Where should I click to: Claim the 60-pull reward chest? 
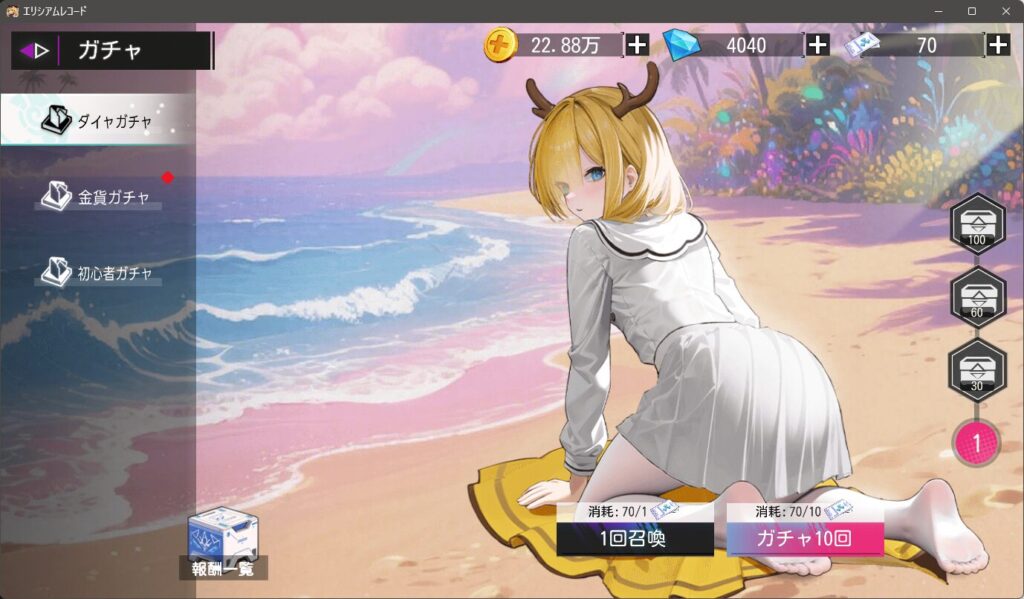point(977,297)
